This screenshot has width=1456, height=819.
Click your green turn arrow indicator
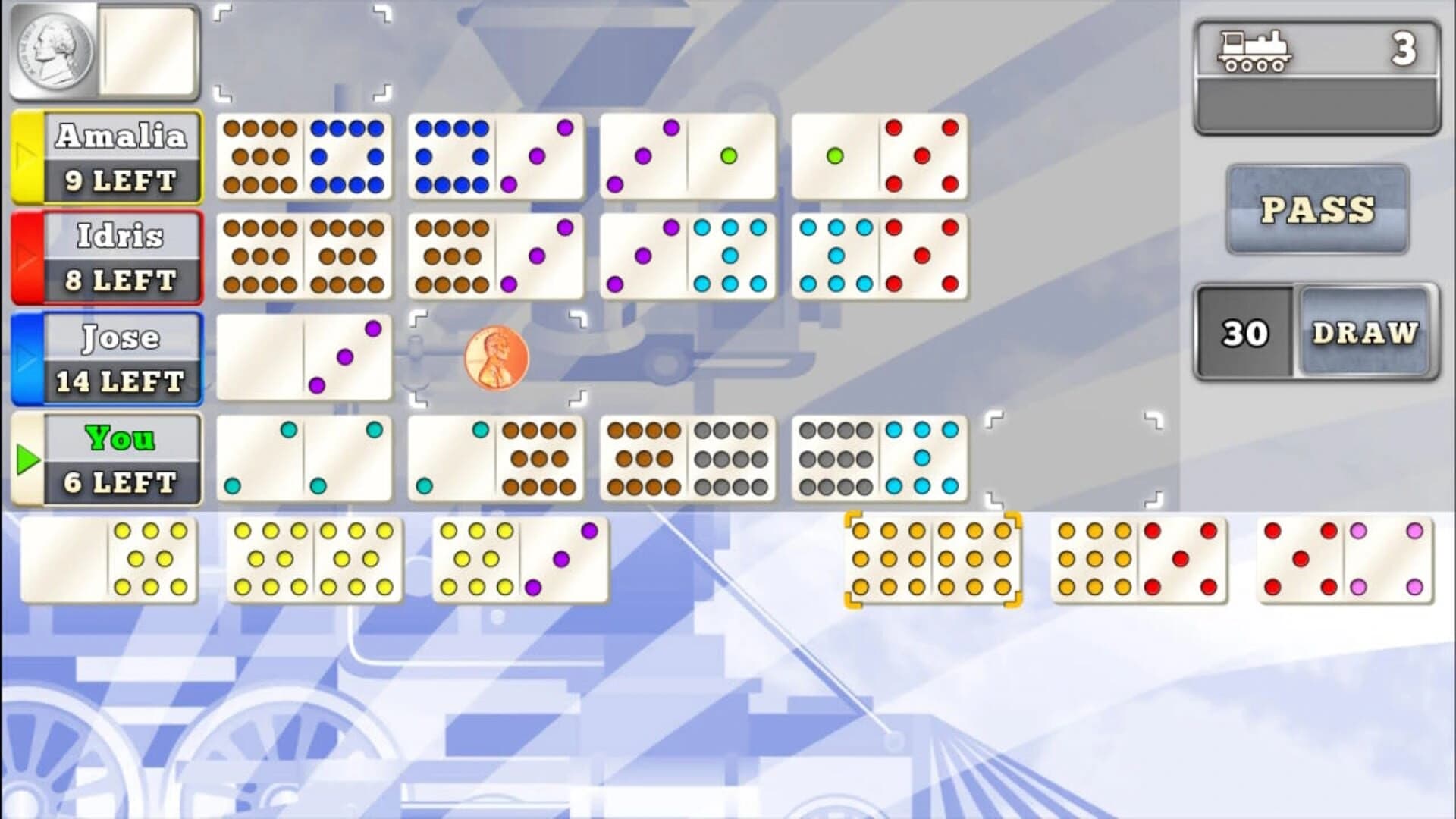coord(27,459)
